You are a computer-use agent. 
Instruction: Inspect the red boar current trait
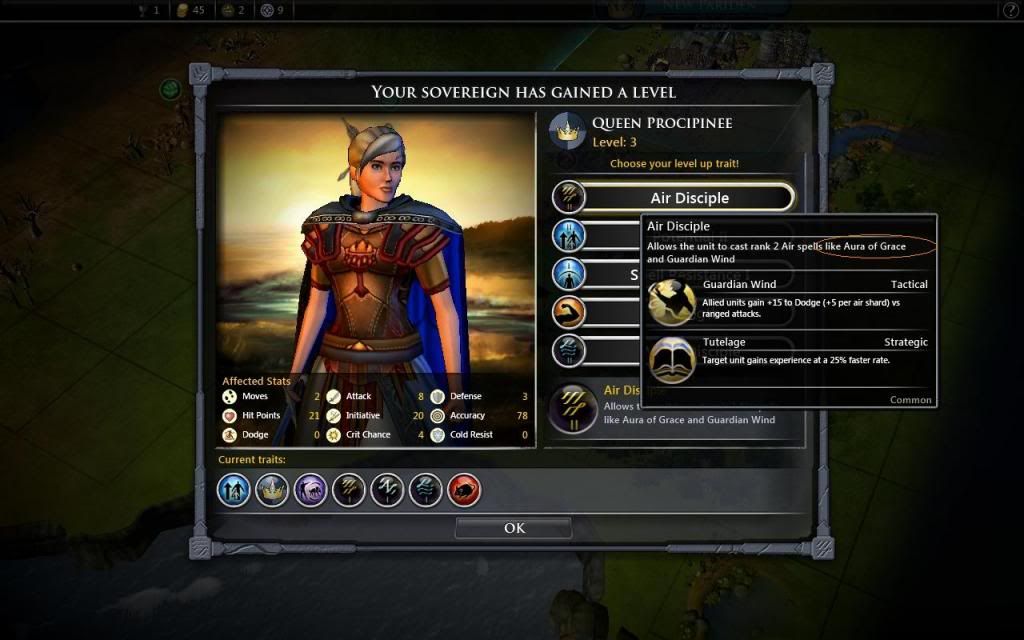[x=464, y=490]
